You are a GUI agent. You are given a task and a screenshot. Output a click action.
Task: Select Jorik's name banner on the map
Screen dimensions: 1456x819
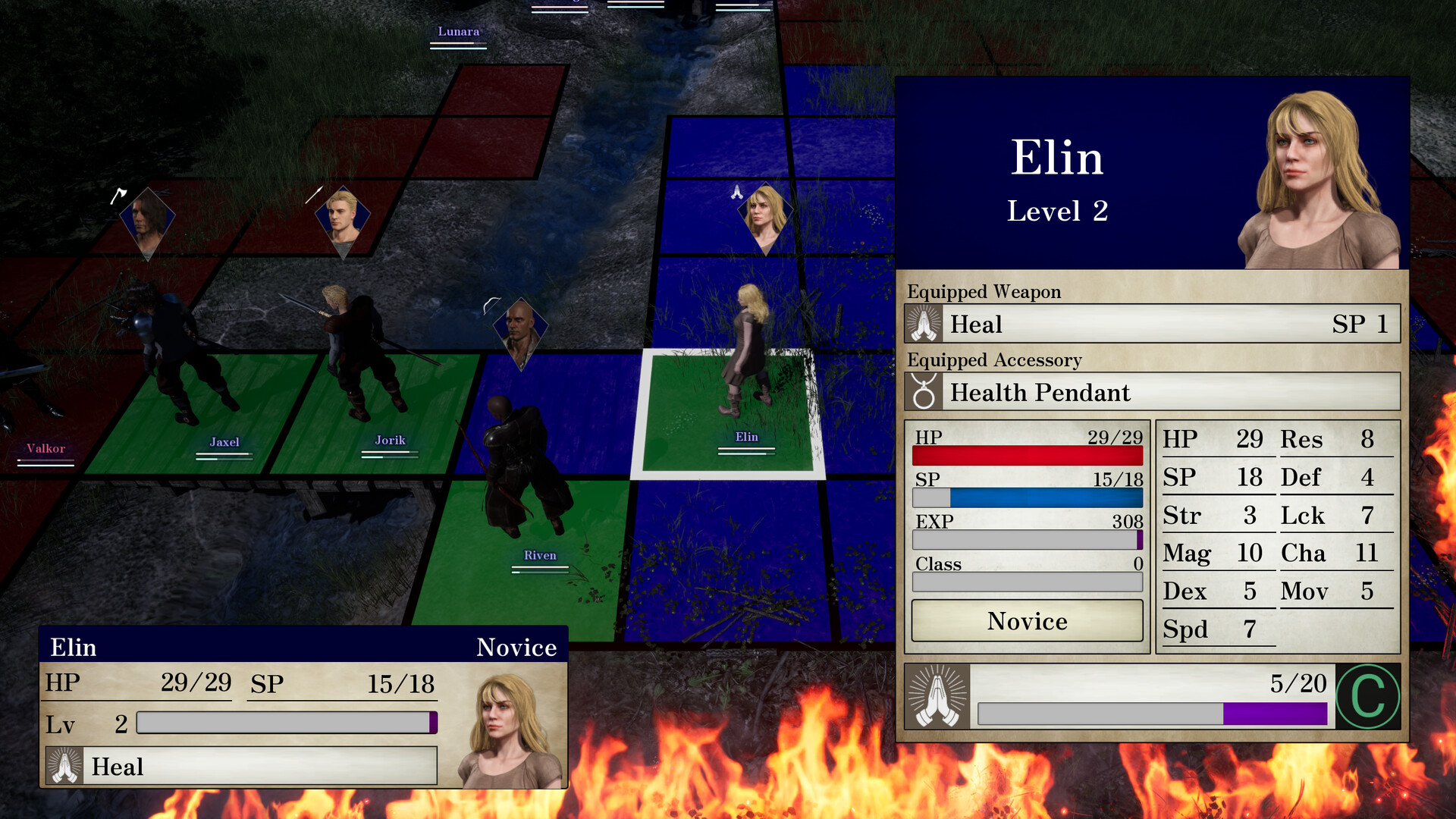click(x=389, y=440)
